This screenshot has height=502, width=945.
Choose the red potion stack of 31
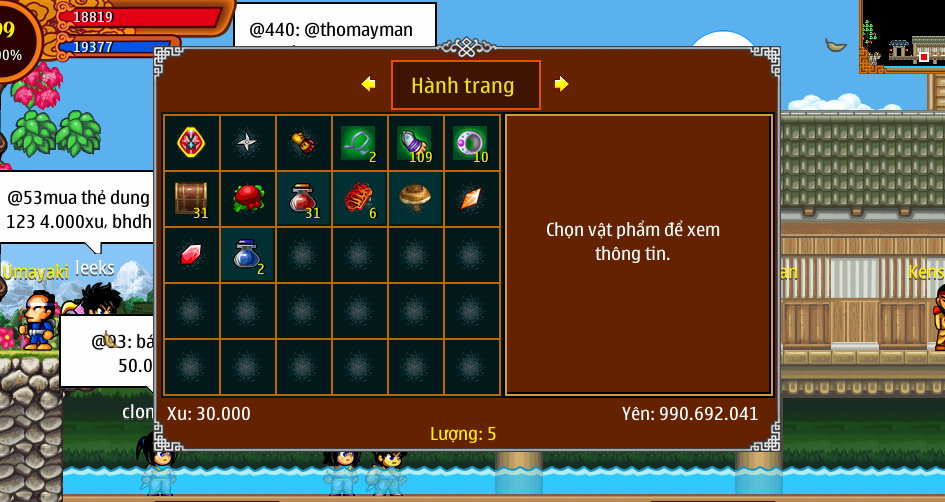[303, 198]
